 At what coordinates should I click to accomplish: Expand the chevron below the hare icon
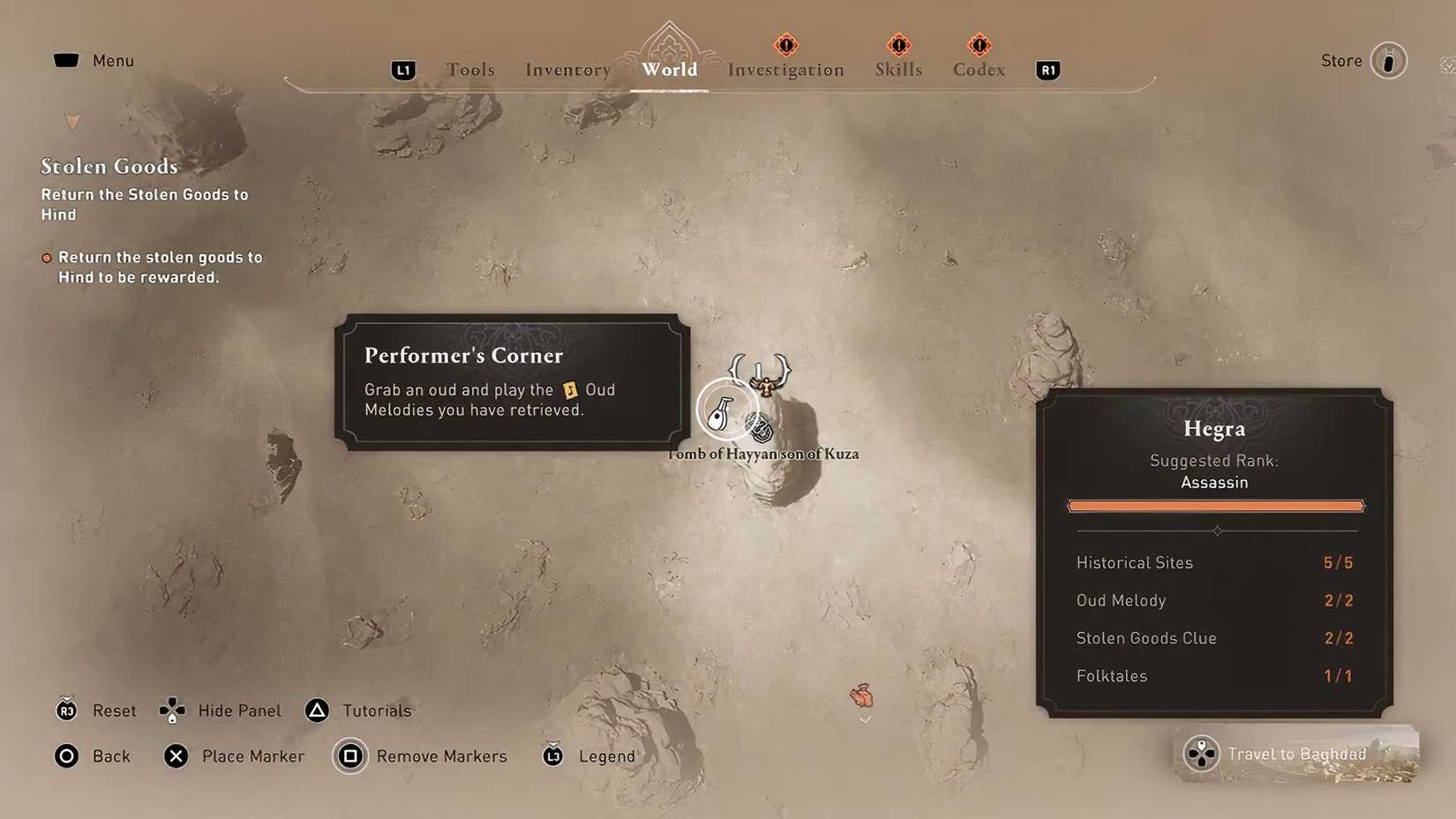point(865,719)
